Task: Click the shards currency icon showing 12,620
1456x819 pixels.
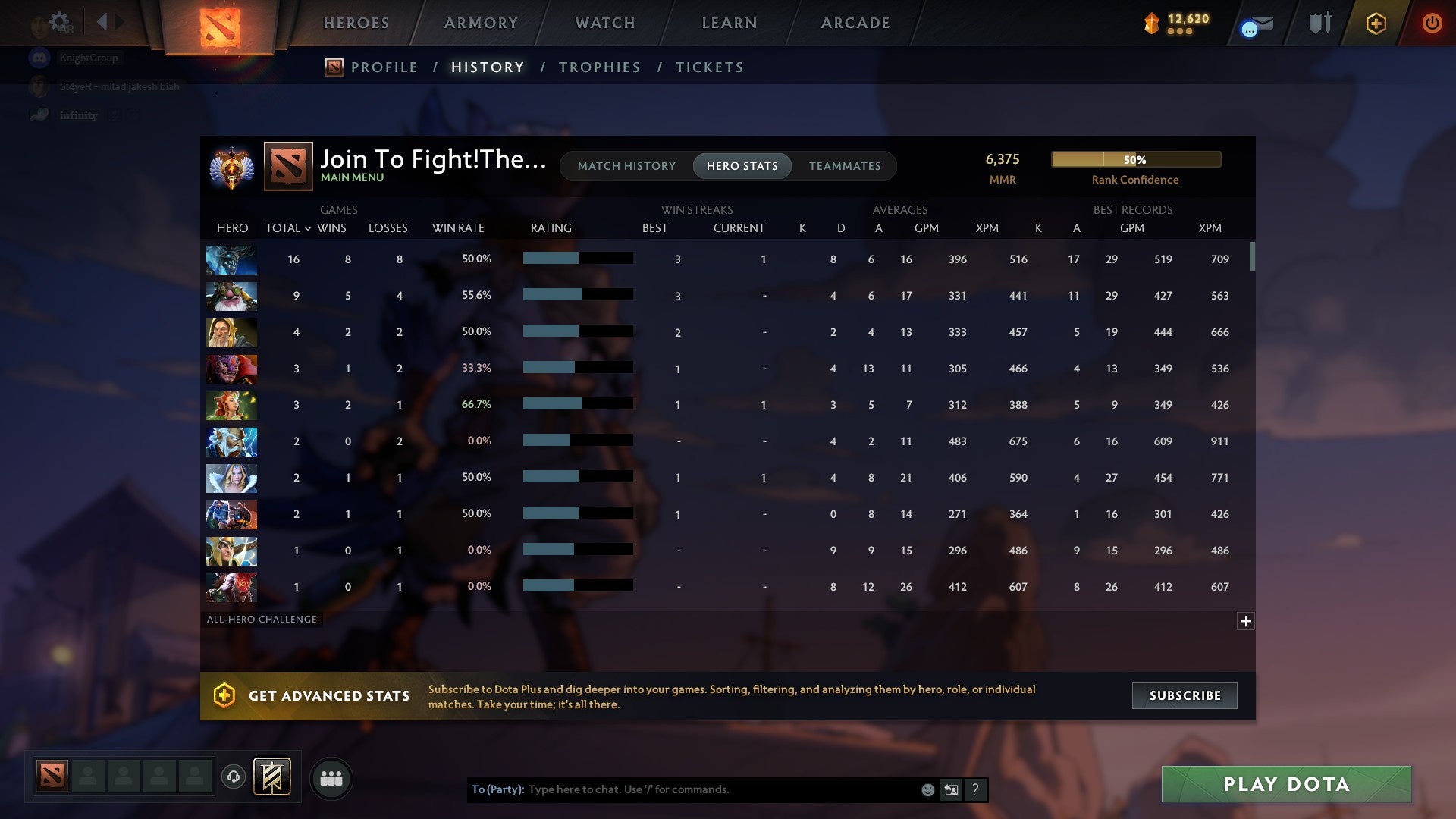Action: coord(1150,24)
